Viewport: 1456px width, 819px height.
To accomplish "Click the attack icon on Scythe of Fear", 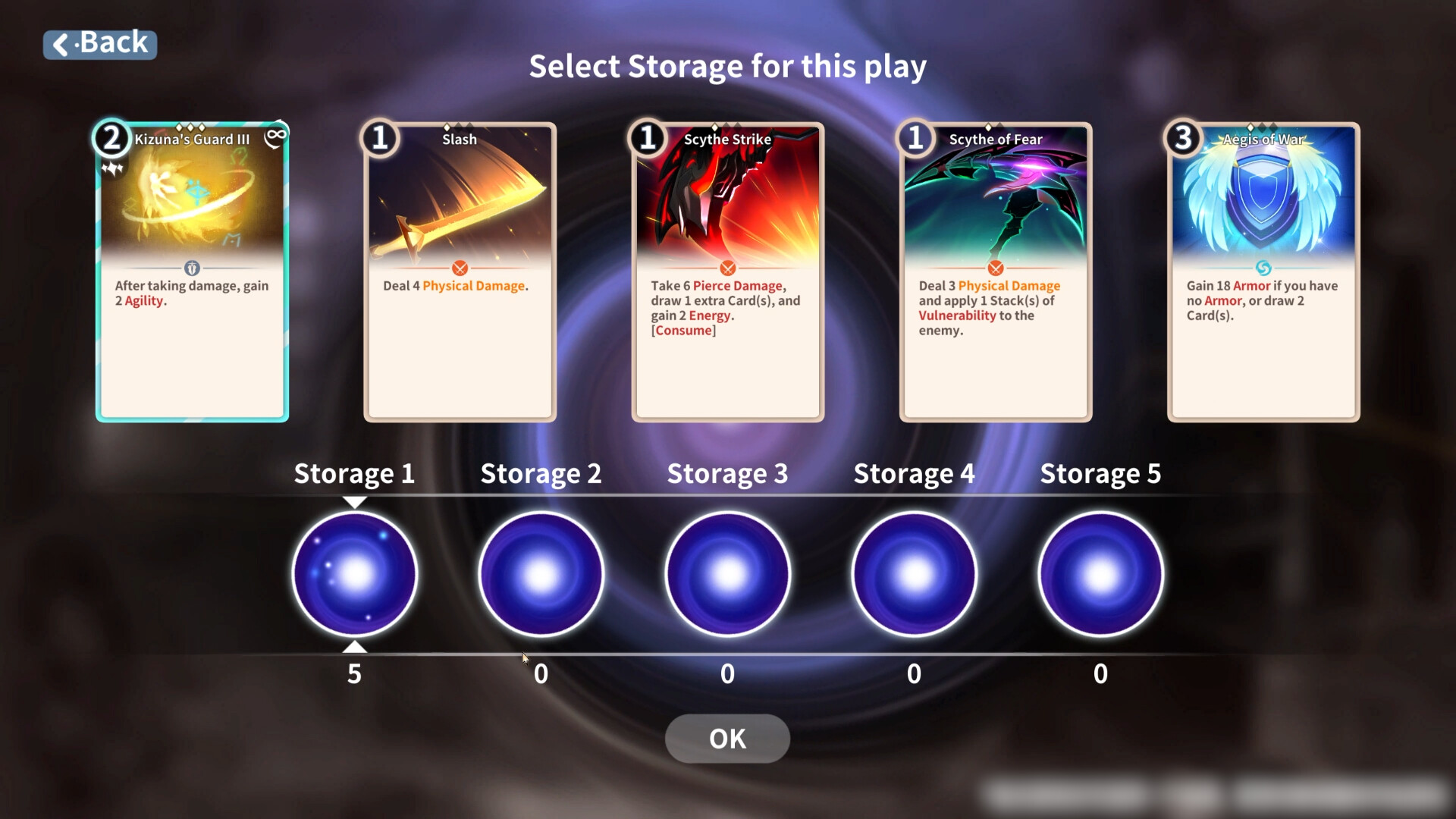I will 995,268.
